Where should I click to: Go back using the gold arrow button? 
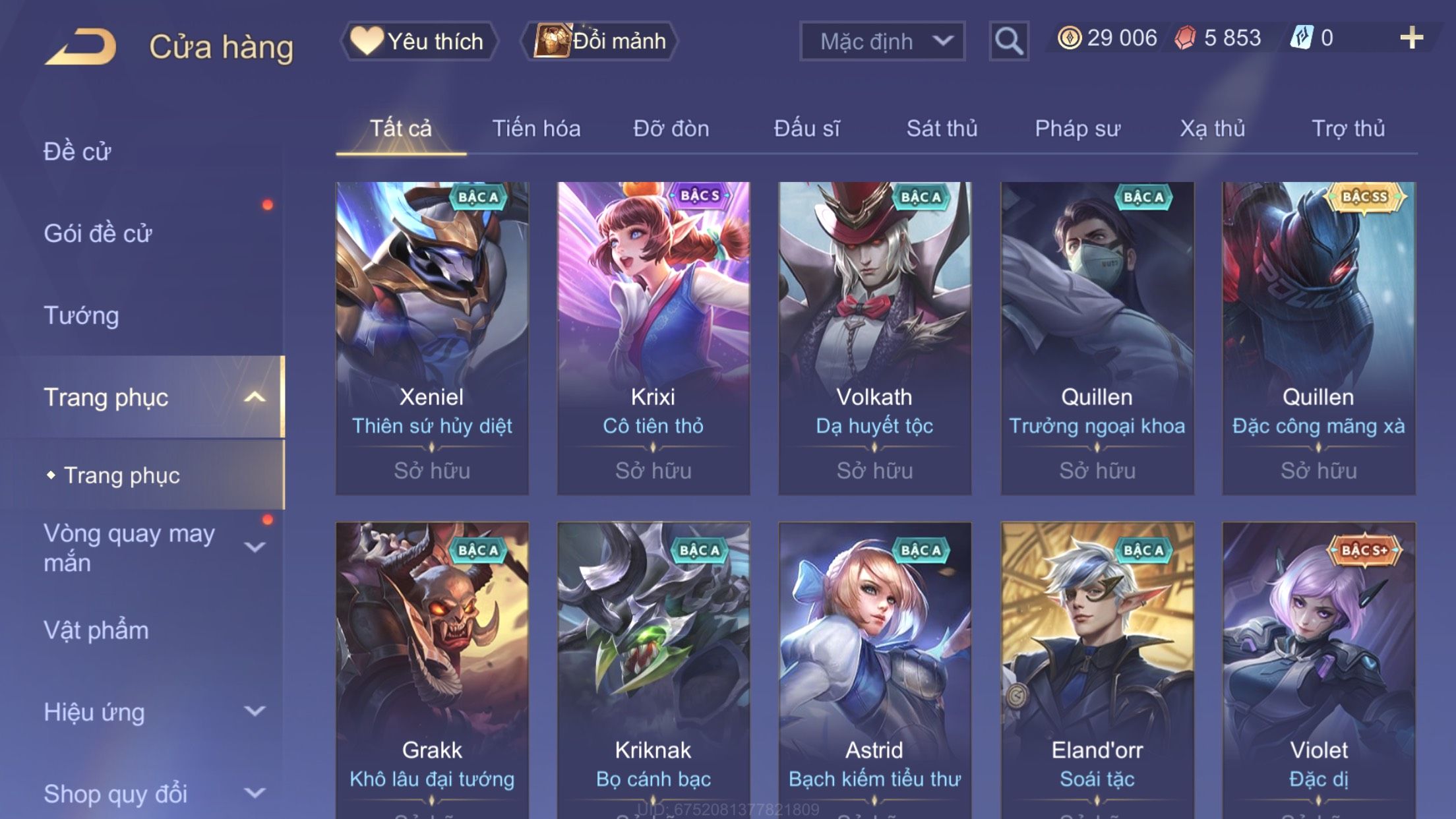click(82, 46)
